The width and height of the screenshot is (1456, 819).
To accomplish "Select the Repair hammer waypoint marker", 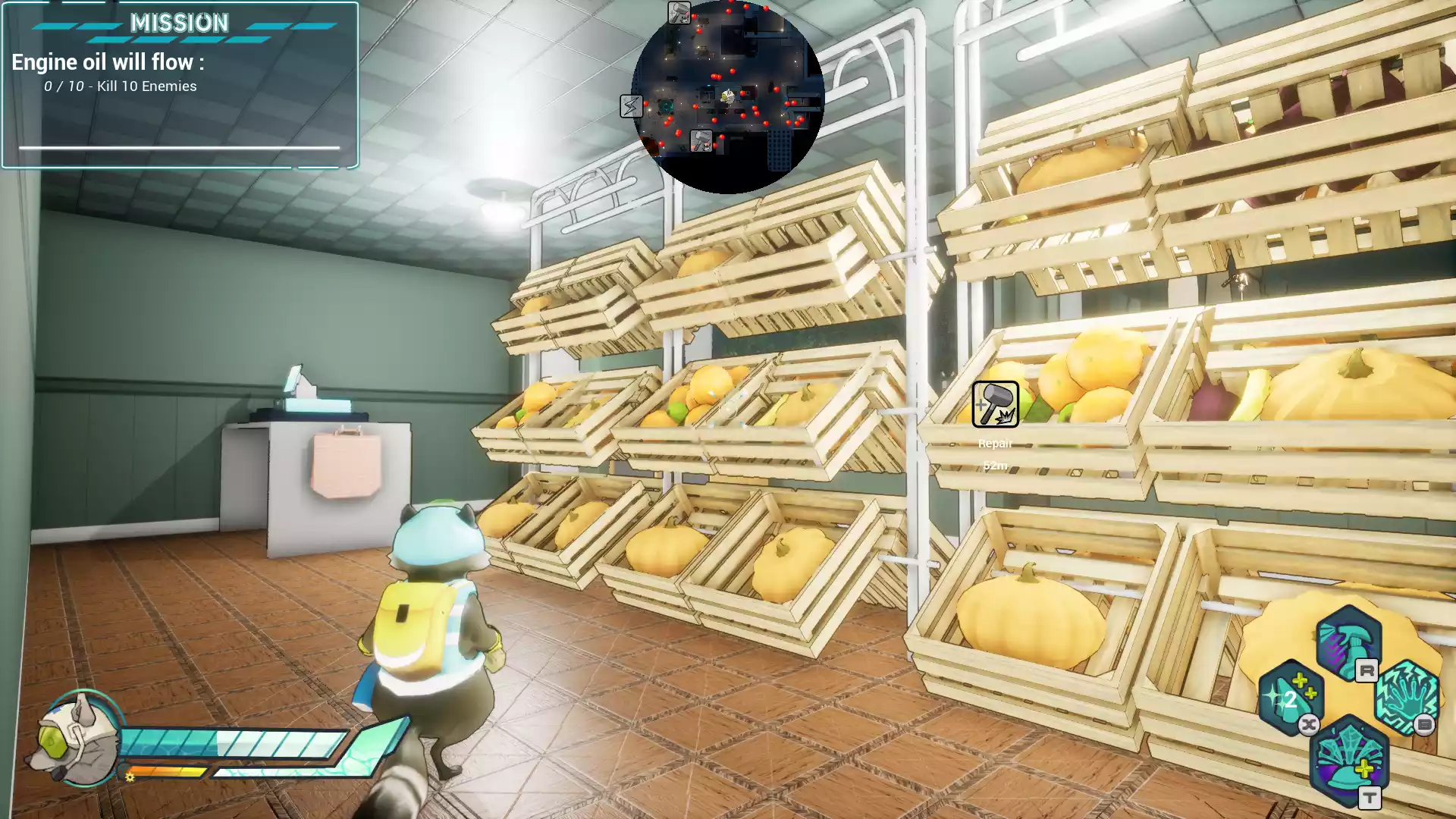I will (995, 404).
